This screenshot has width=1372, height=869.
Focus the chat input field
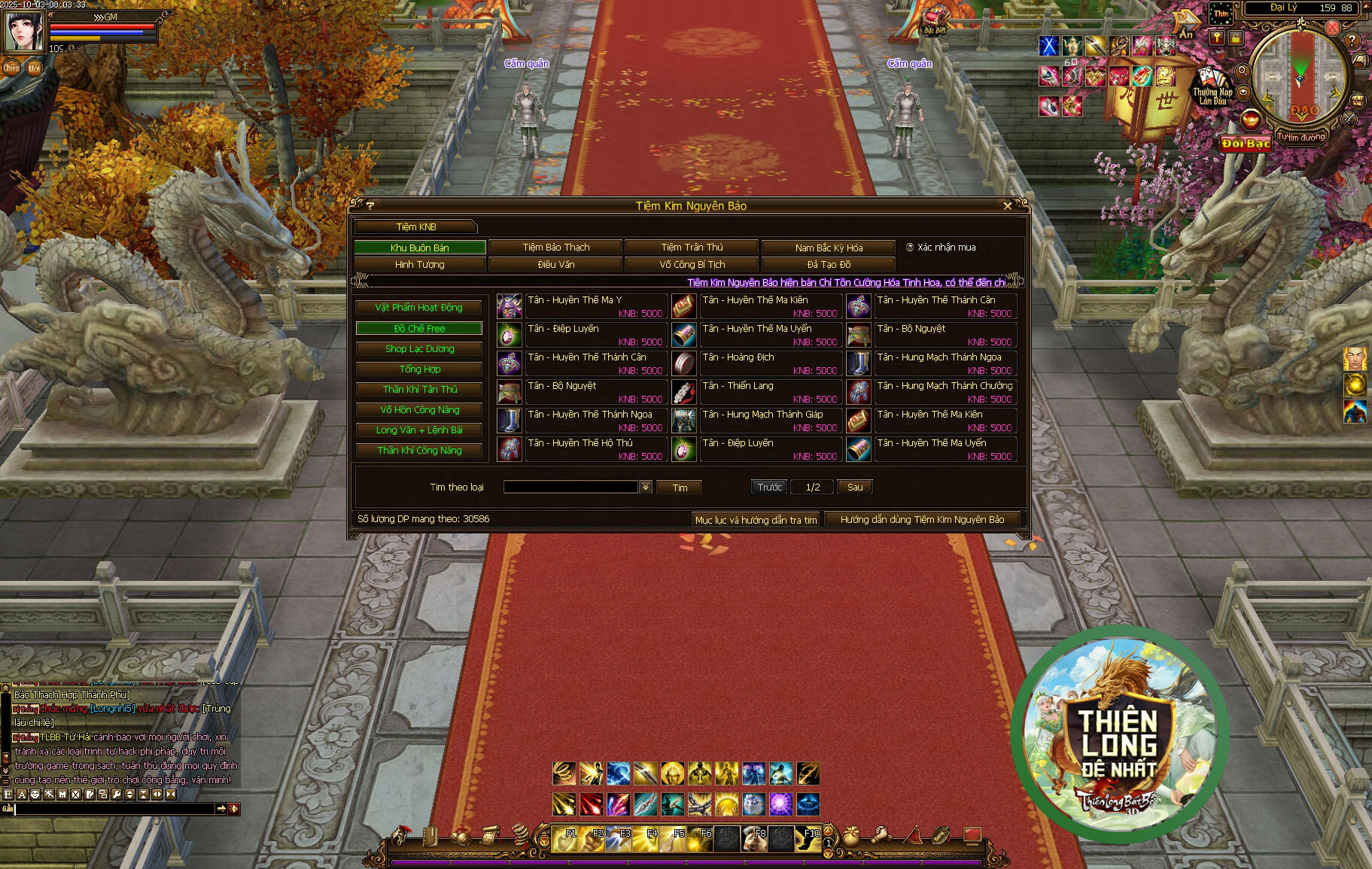click(x=113, y=809)
